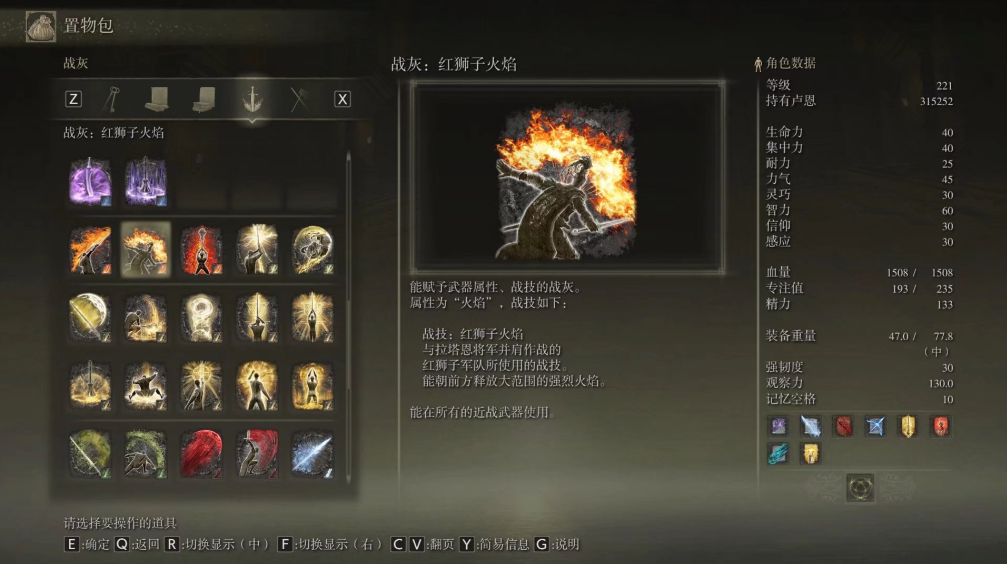This screenshot has height=564, width=1007.
Task: Select the first red blood slash ash
Action: (201, 454)
